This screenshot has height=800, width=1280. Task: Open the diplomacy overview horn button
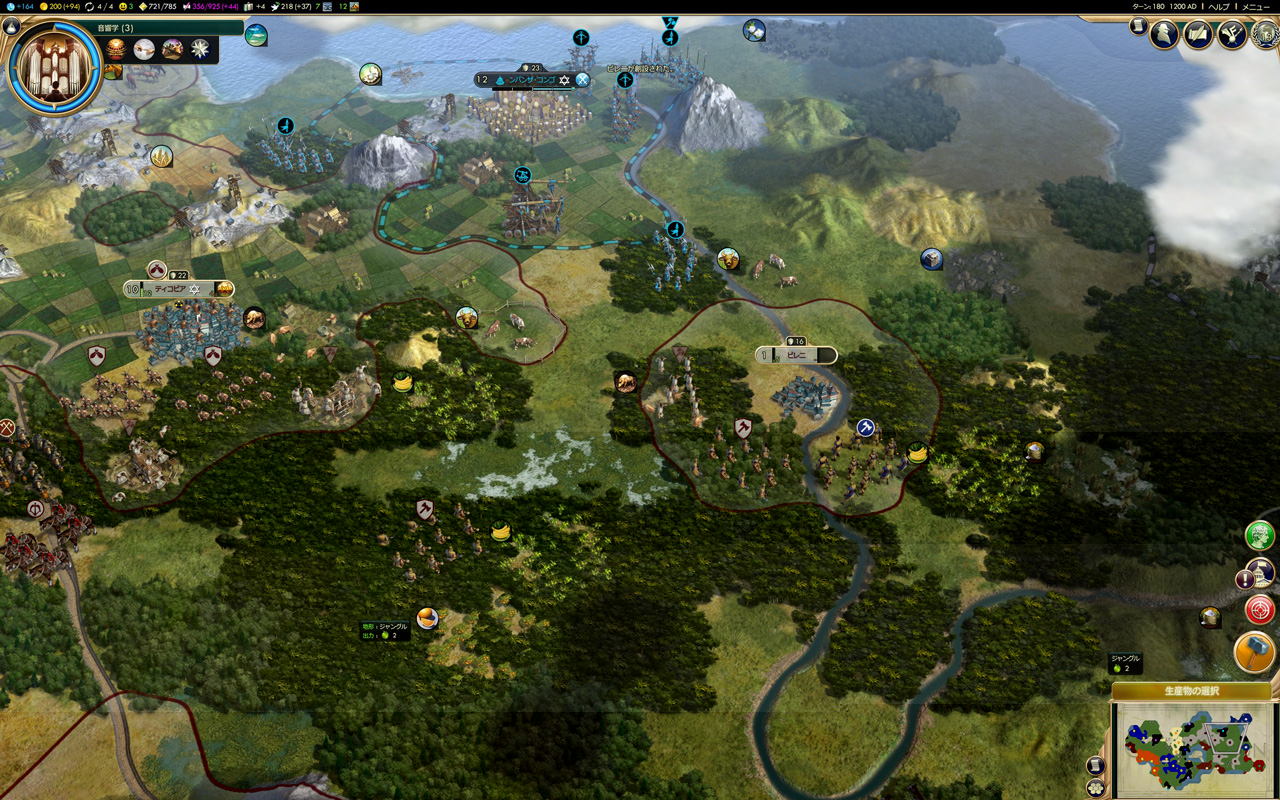pyautogui.click(x=1231, y=35)
